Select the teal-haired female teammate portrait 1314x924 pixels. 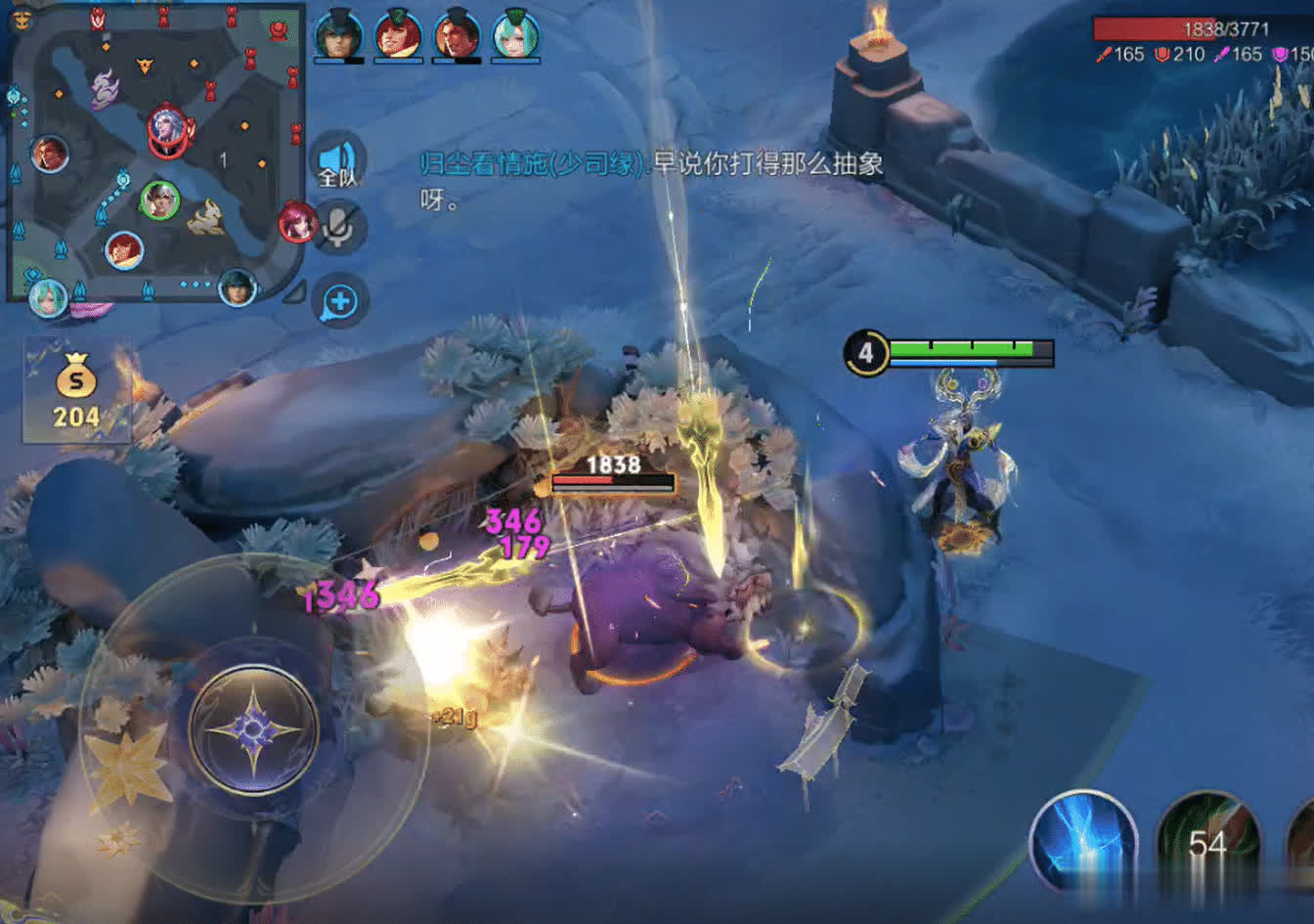pyautogui.click(x=515, y=35)
